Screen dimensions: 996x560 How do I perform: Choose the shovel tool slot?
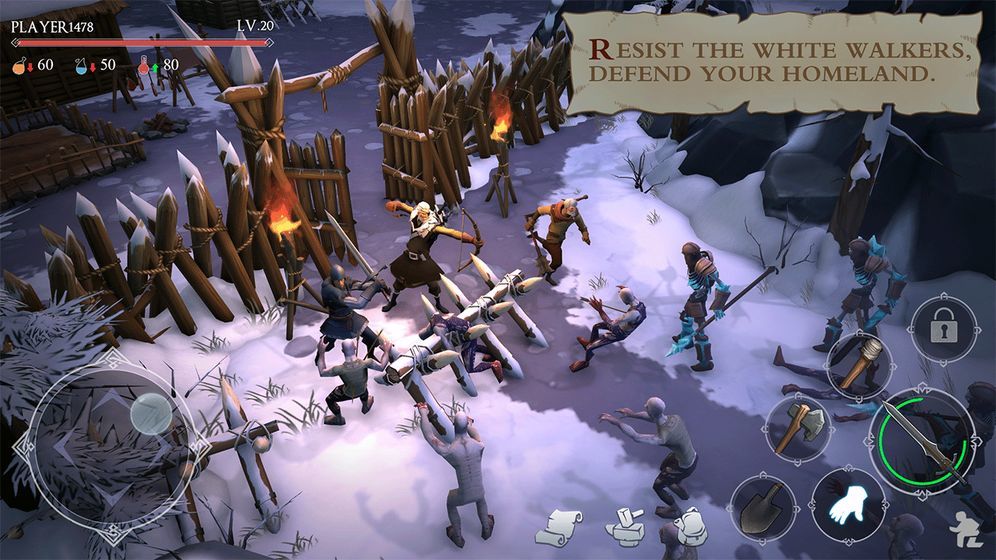click(x=763, y=506)
